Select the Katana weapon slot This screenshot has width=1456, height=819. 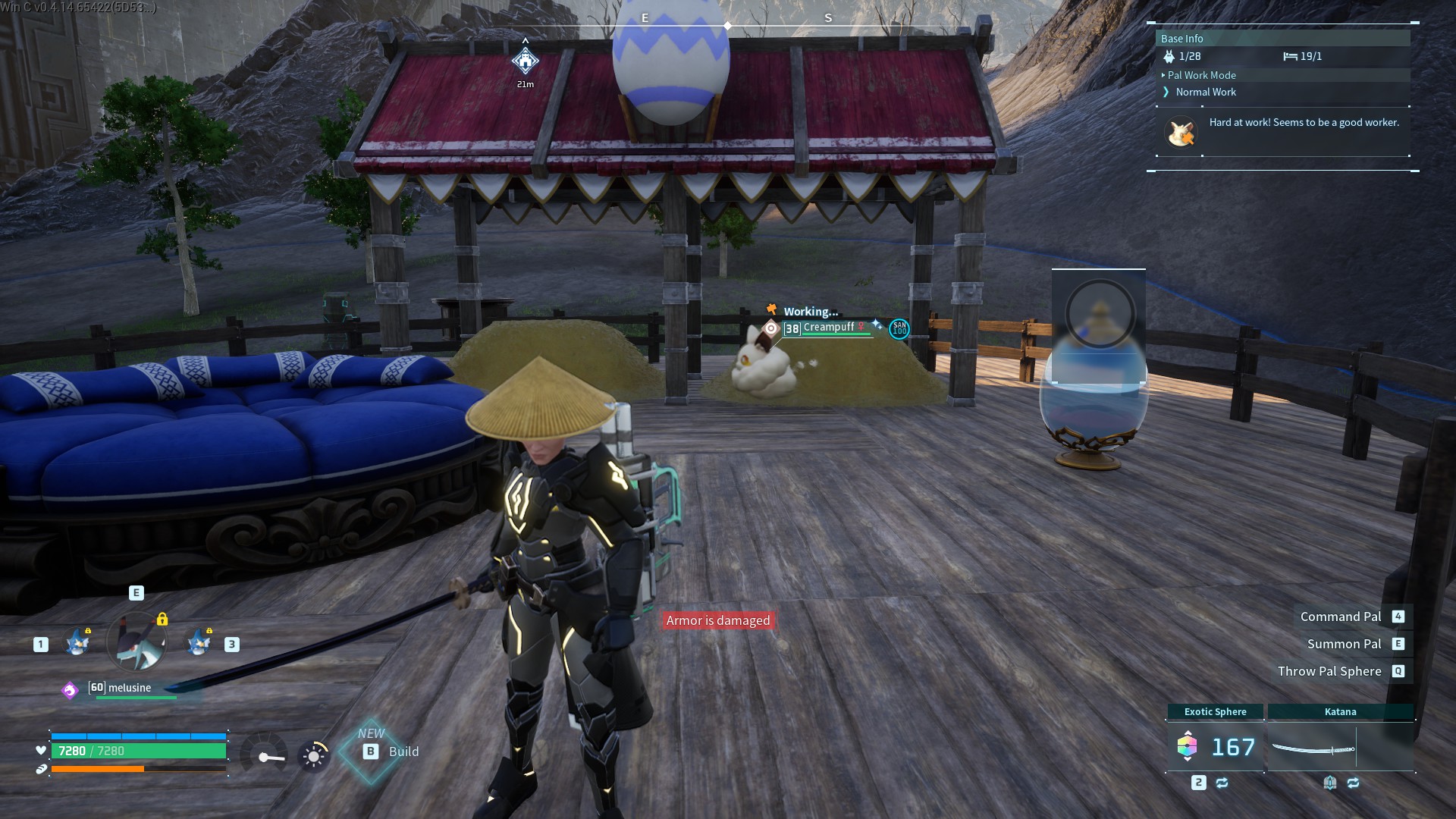click(x=1340, y=748)
